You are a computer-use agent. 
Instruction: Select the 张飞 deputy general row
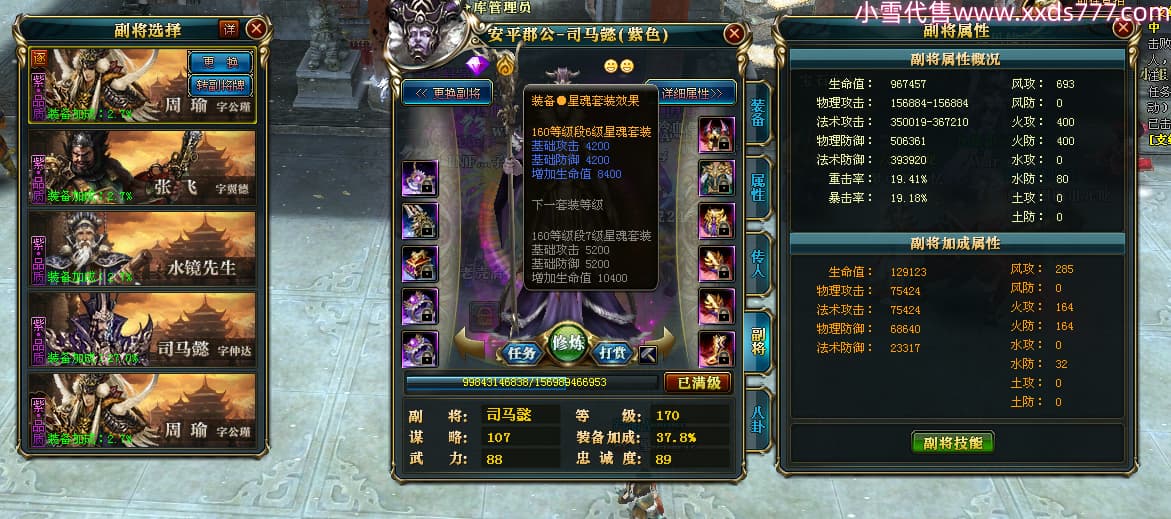coord(142,166)
